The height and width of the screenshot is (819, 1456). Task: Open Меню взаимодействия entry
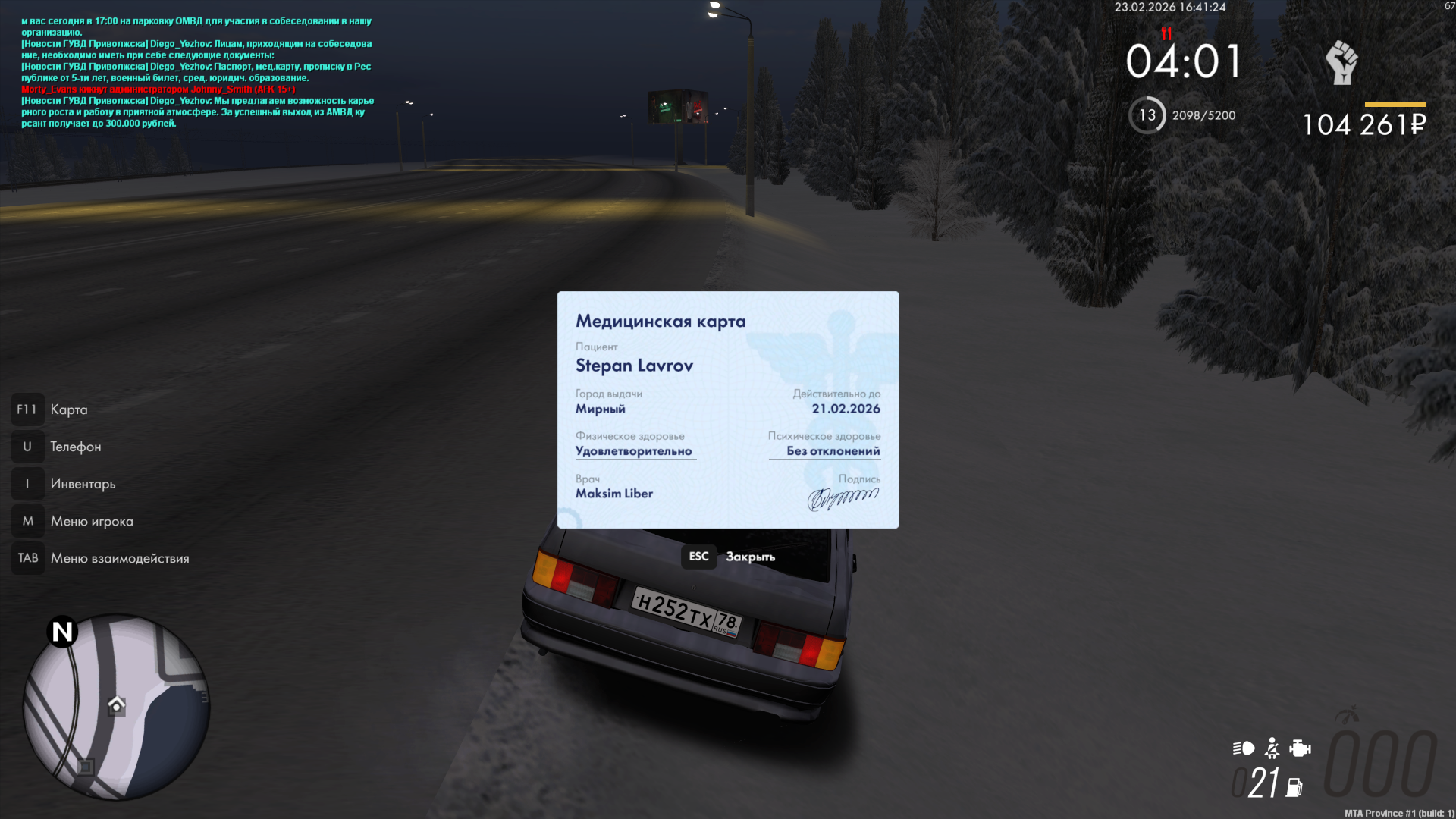[x=119, y=558]
